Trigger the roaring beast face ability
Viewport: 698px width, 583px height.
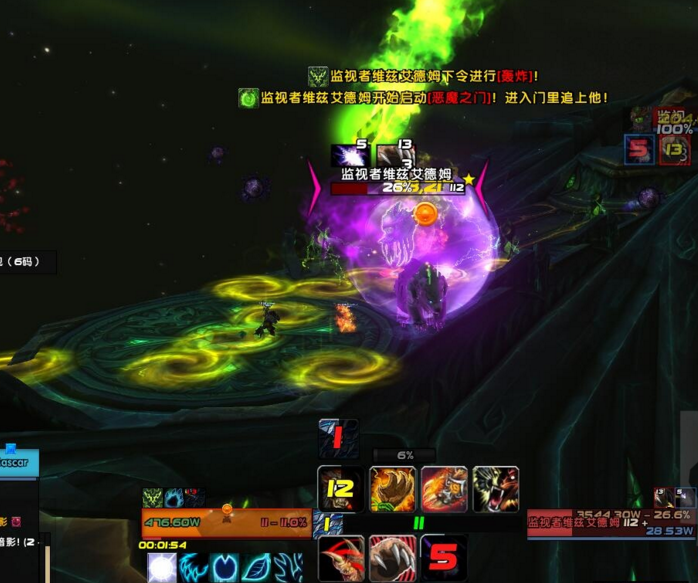coord(496,489)
